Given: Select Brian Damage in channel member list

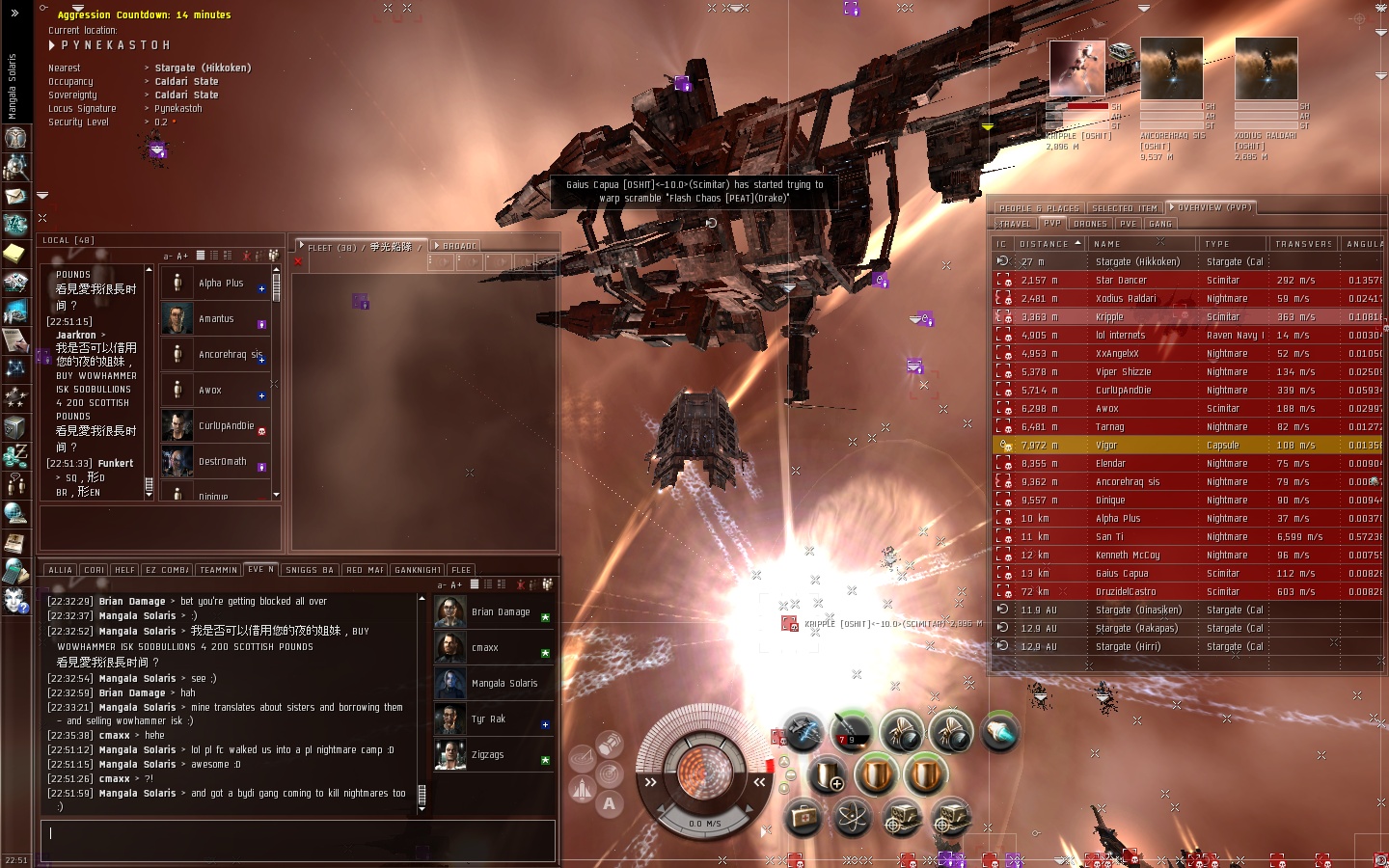Looking at the screenshot, I should (500, 612).
